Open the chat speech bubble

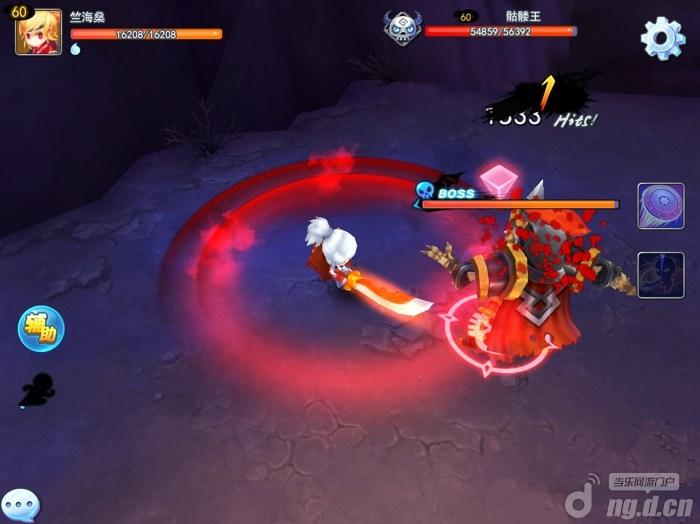(x=20, y=505)
